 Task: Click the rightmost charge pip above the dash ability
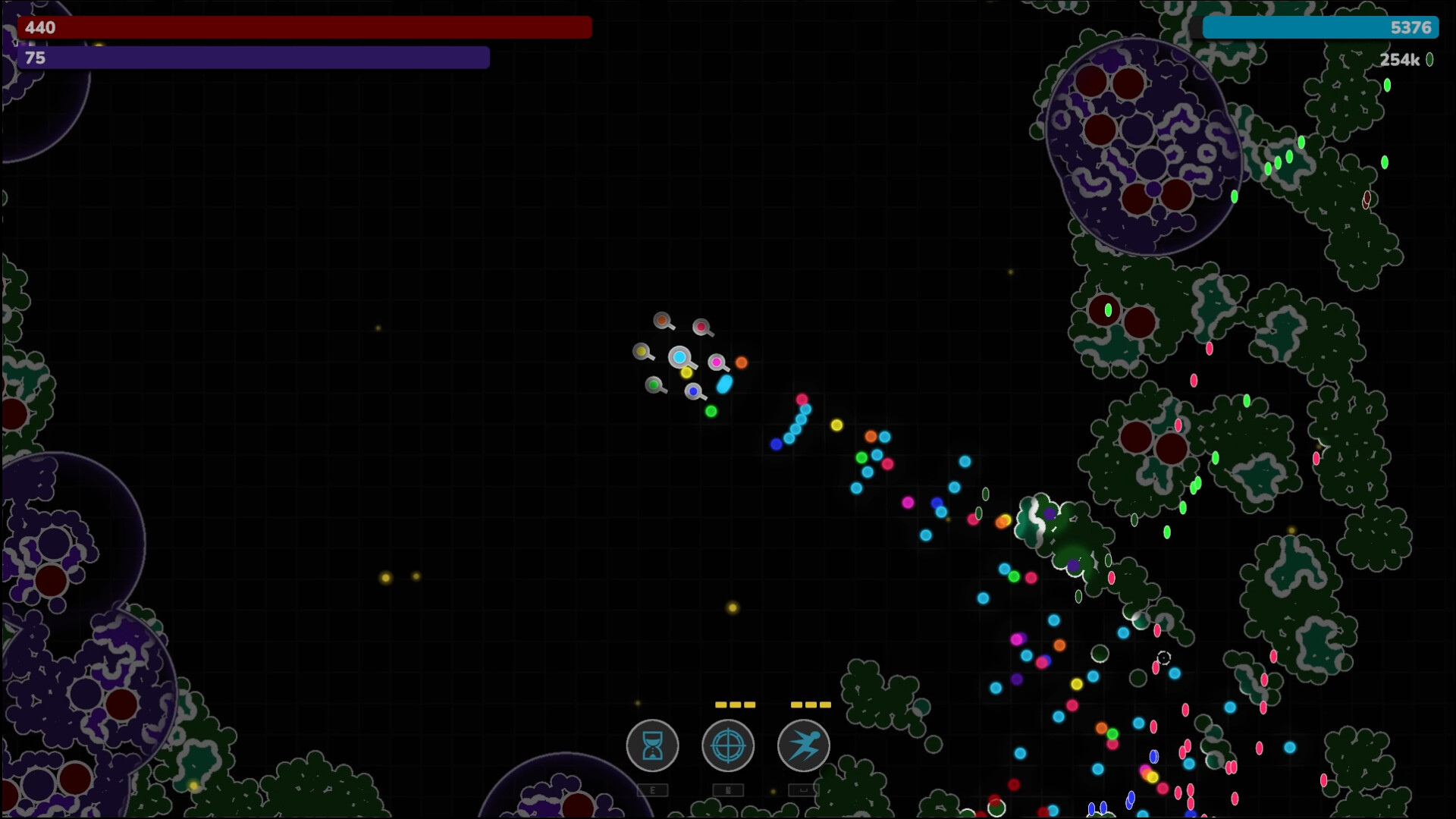[x=825, y=704]
